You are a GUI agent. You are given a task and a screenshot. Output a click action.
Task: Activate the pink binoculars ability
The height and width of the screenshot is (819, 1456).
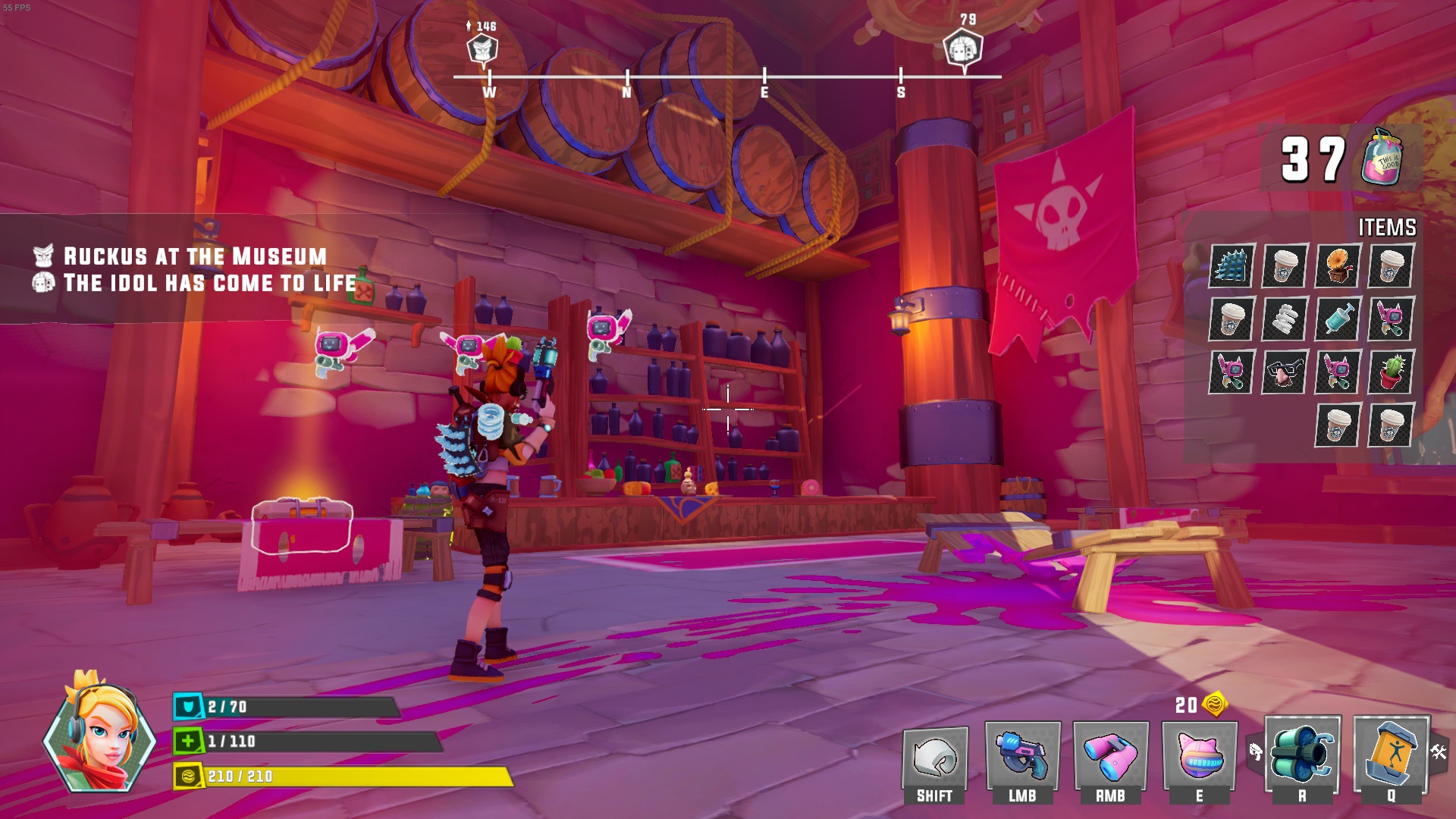click(1110, 757)
